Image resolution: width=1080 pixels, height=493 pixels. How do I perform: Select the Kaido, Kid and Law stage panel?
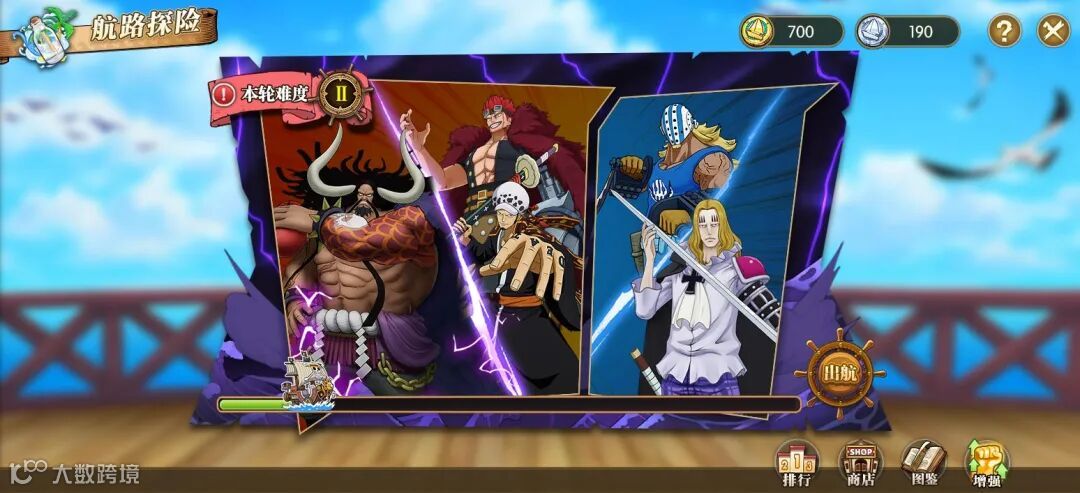point(440,250)
